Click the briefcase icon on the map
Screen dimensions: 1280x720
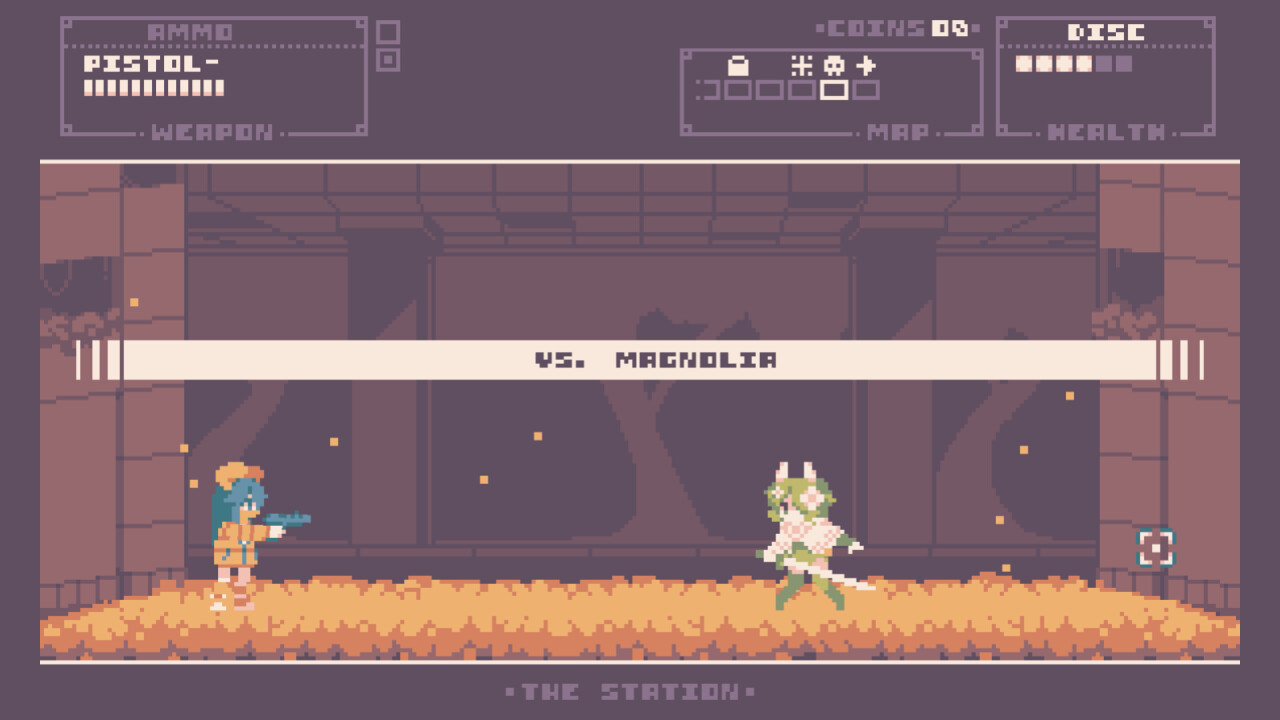point(738,64)
